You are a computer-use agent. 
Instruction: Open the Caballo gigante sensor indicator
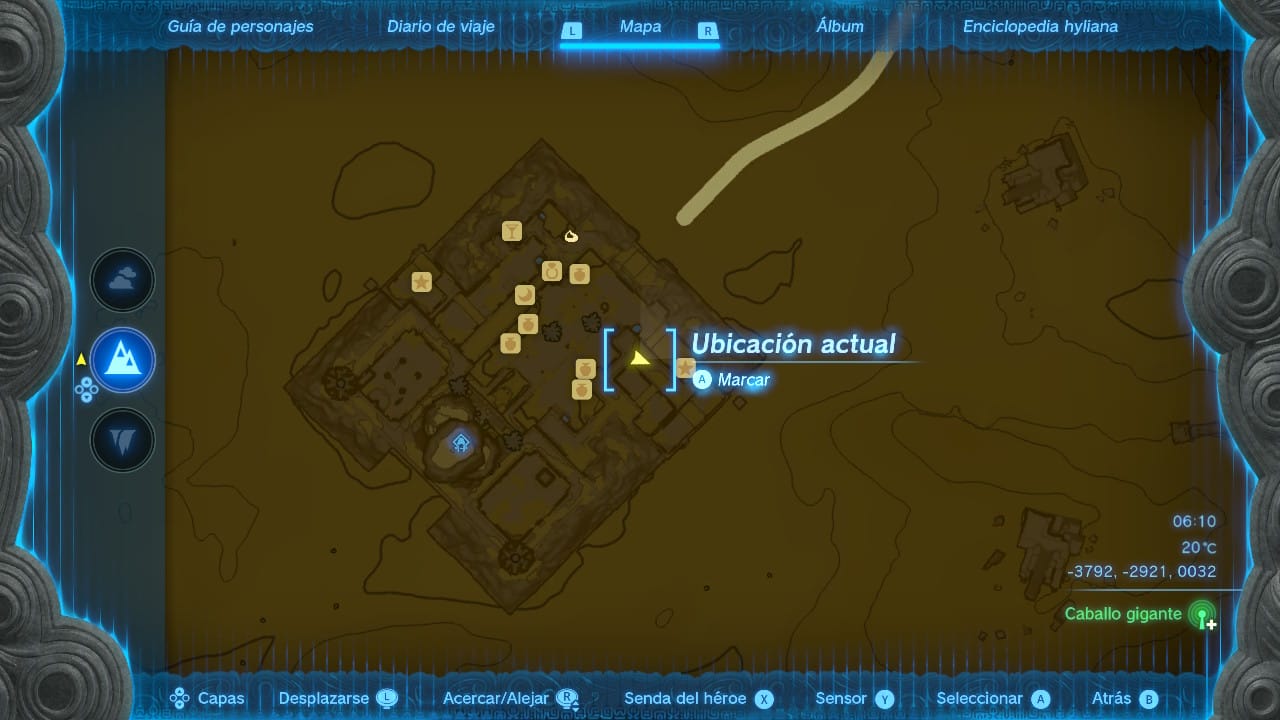1202,615
